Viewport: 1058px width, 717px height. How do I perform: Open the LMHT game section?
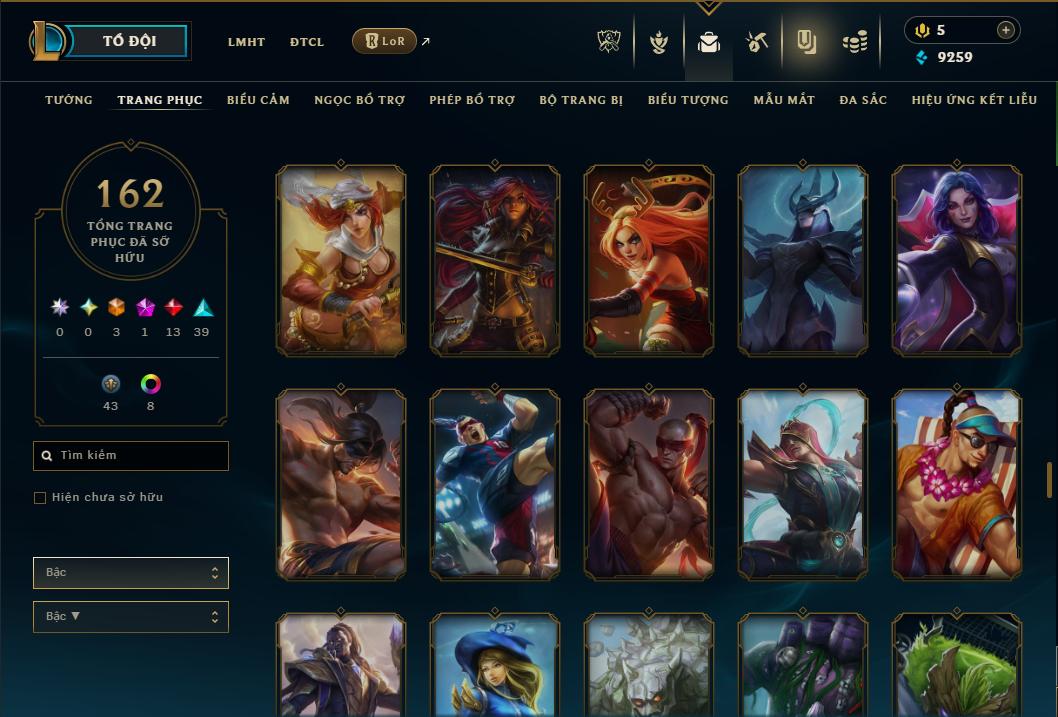246,42
